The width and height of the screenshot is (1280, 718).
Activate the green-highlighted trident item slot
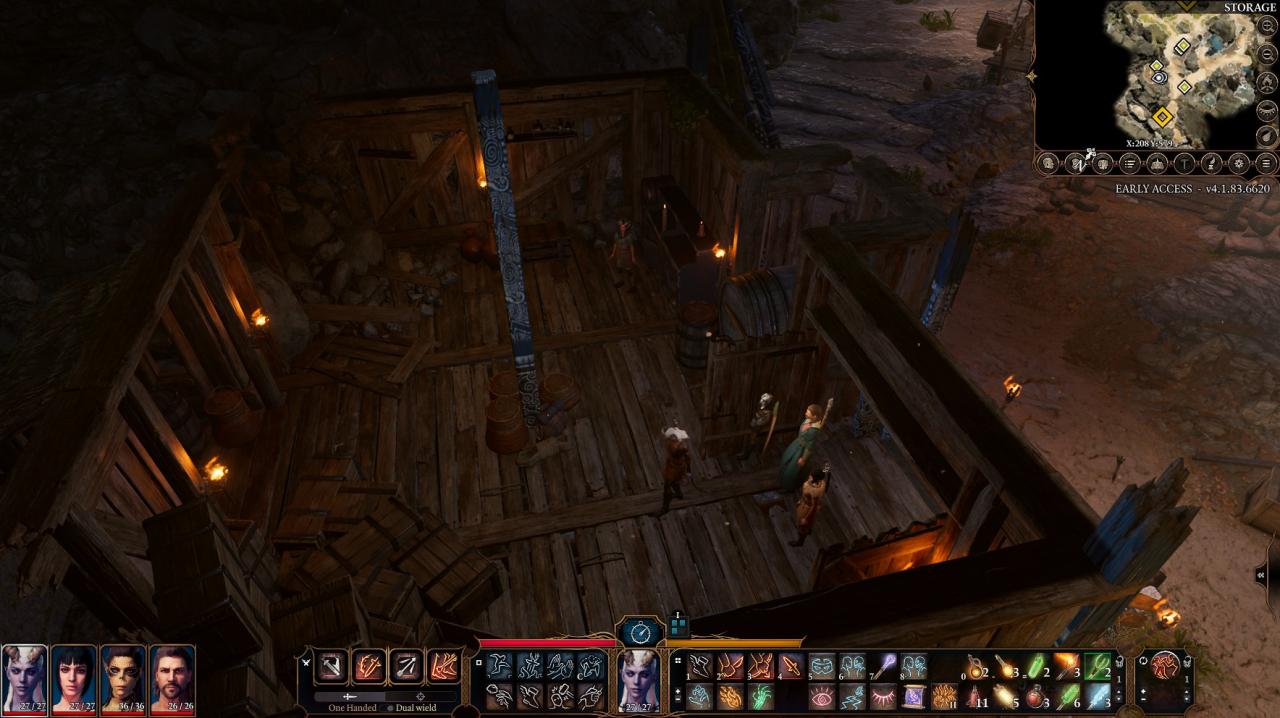coord(1099,666)
